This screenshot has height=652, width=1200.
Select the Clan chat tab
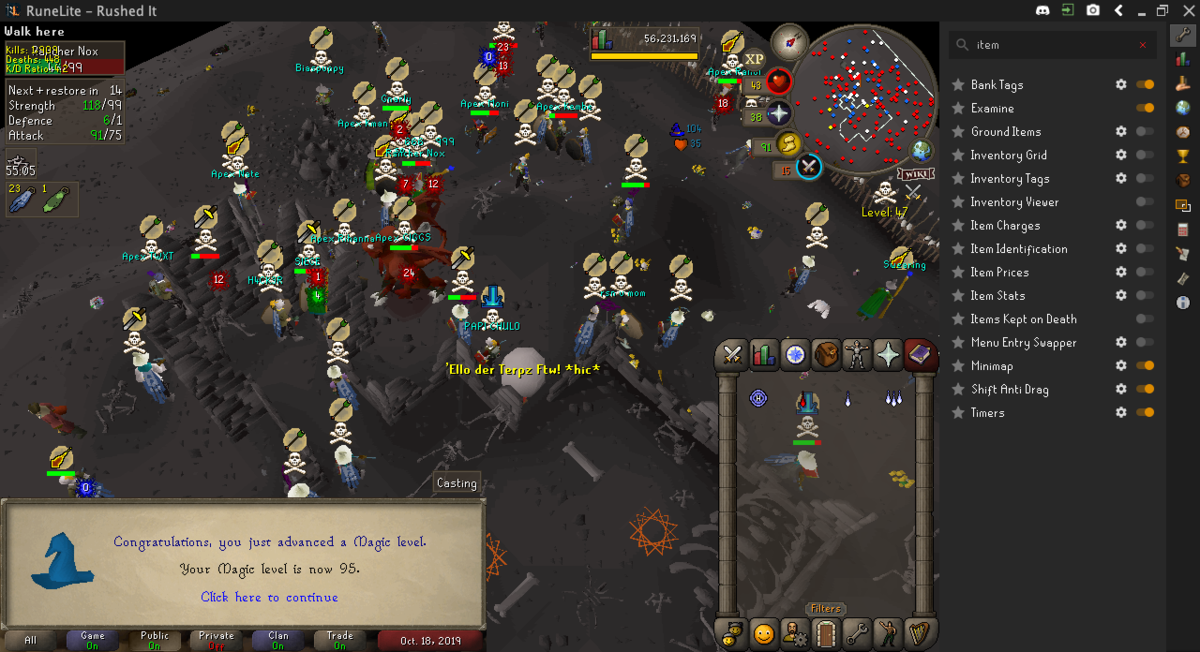tap(278, 640)
